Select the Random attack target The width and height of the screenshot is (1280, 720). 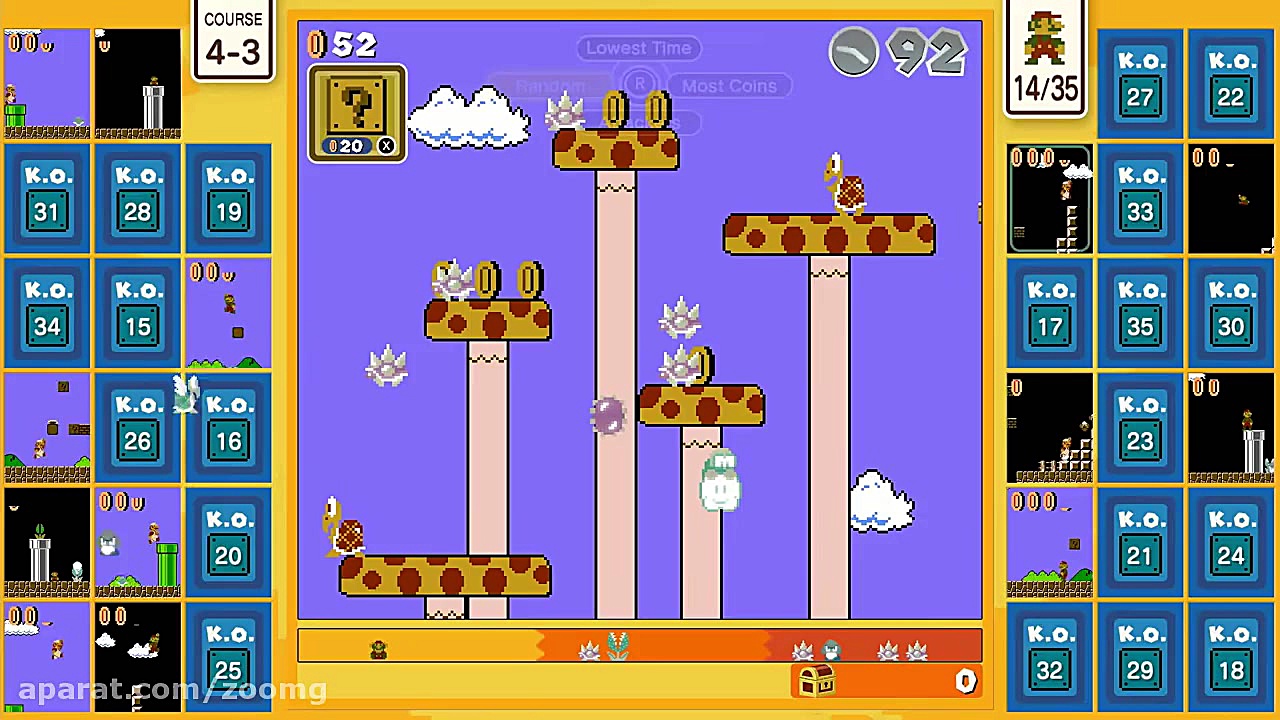point(550,85)
